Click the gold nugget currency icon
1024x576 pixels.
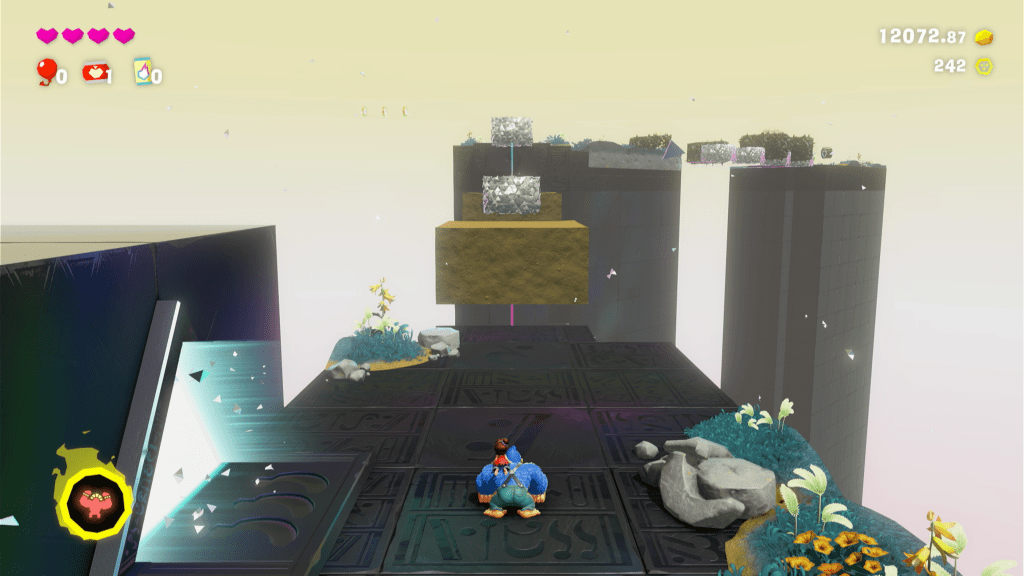(x=985, y=37)
